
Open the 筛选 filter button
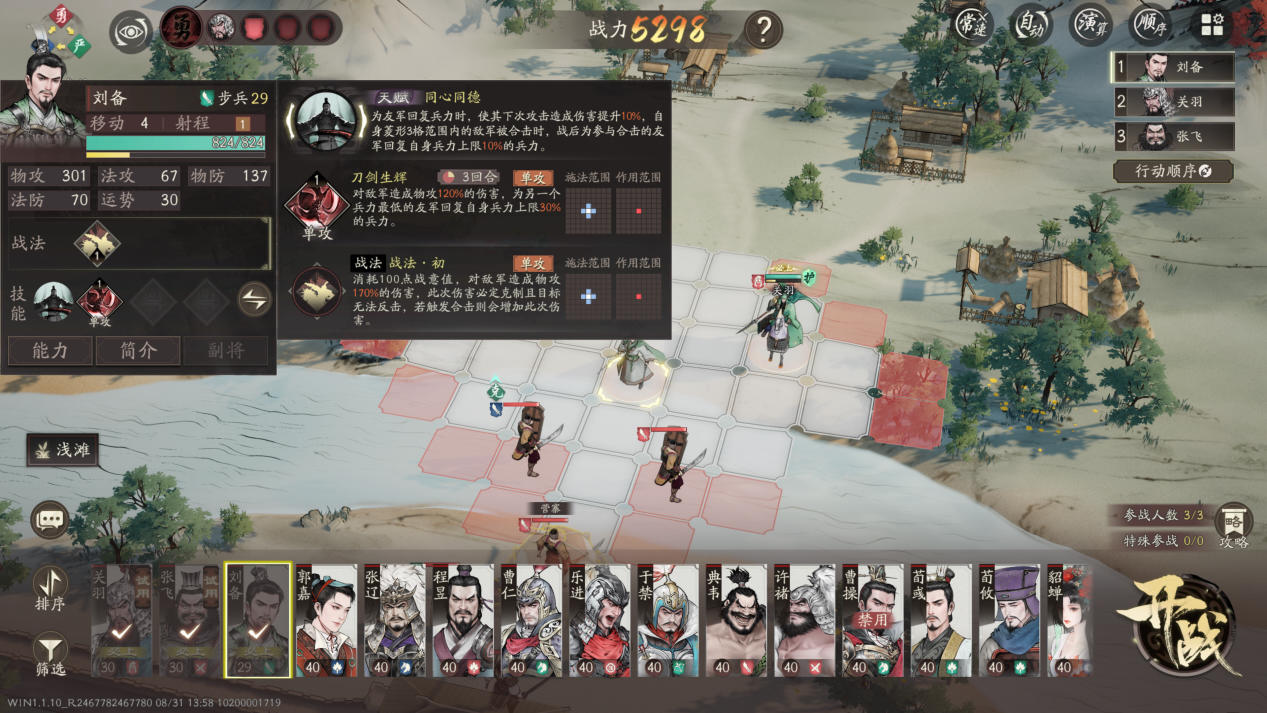(50, 654)
